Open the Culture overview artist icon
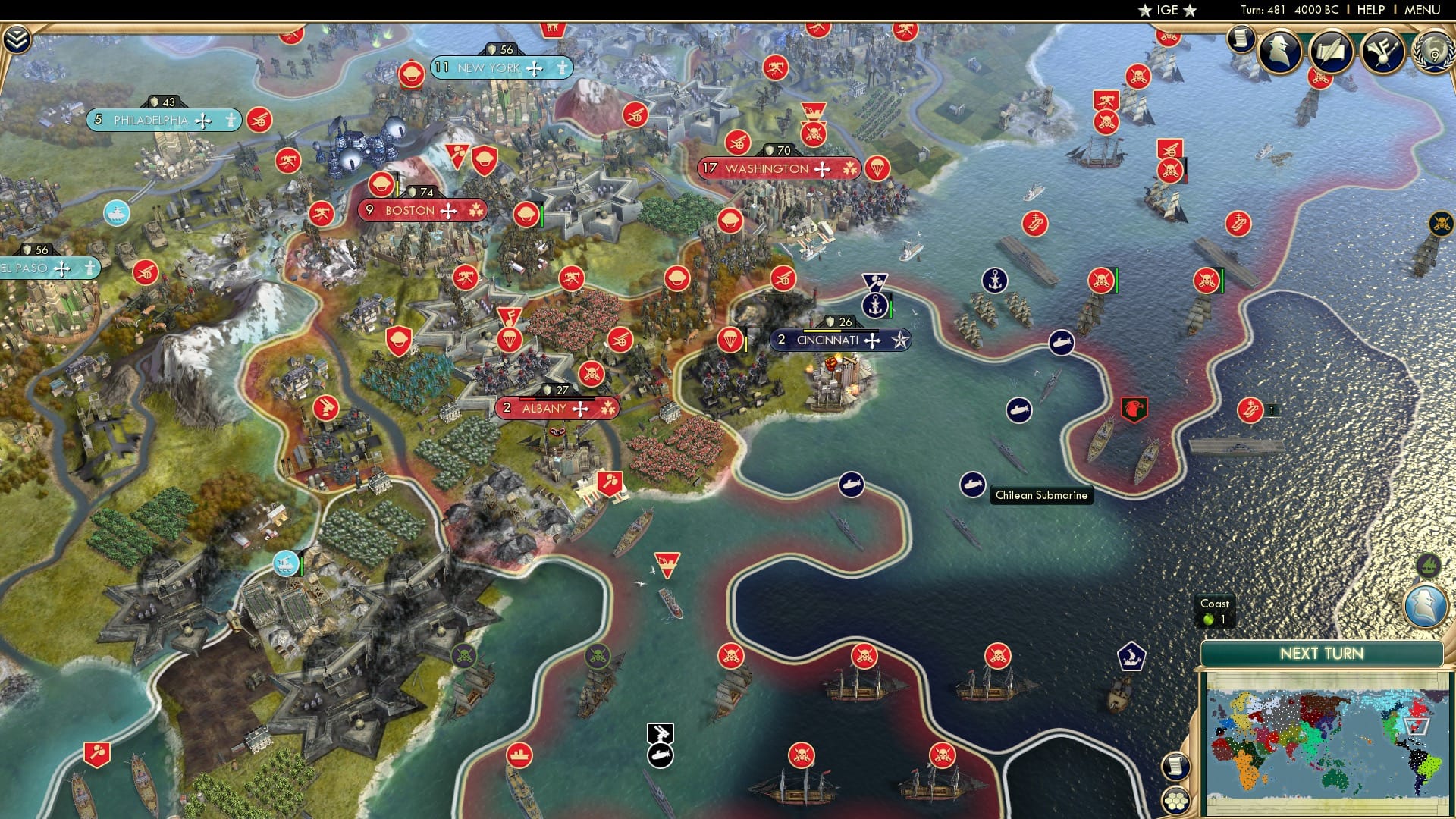The image size is (1456, 819). [1382, 52]
